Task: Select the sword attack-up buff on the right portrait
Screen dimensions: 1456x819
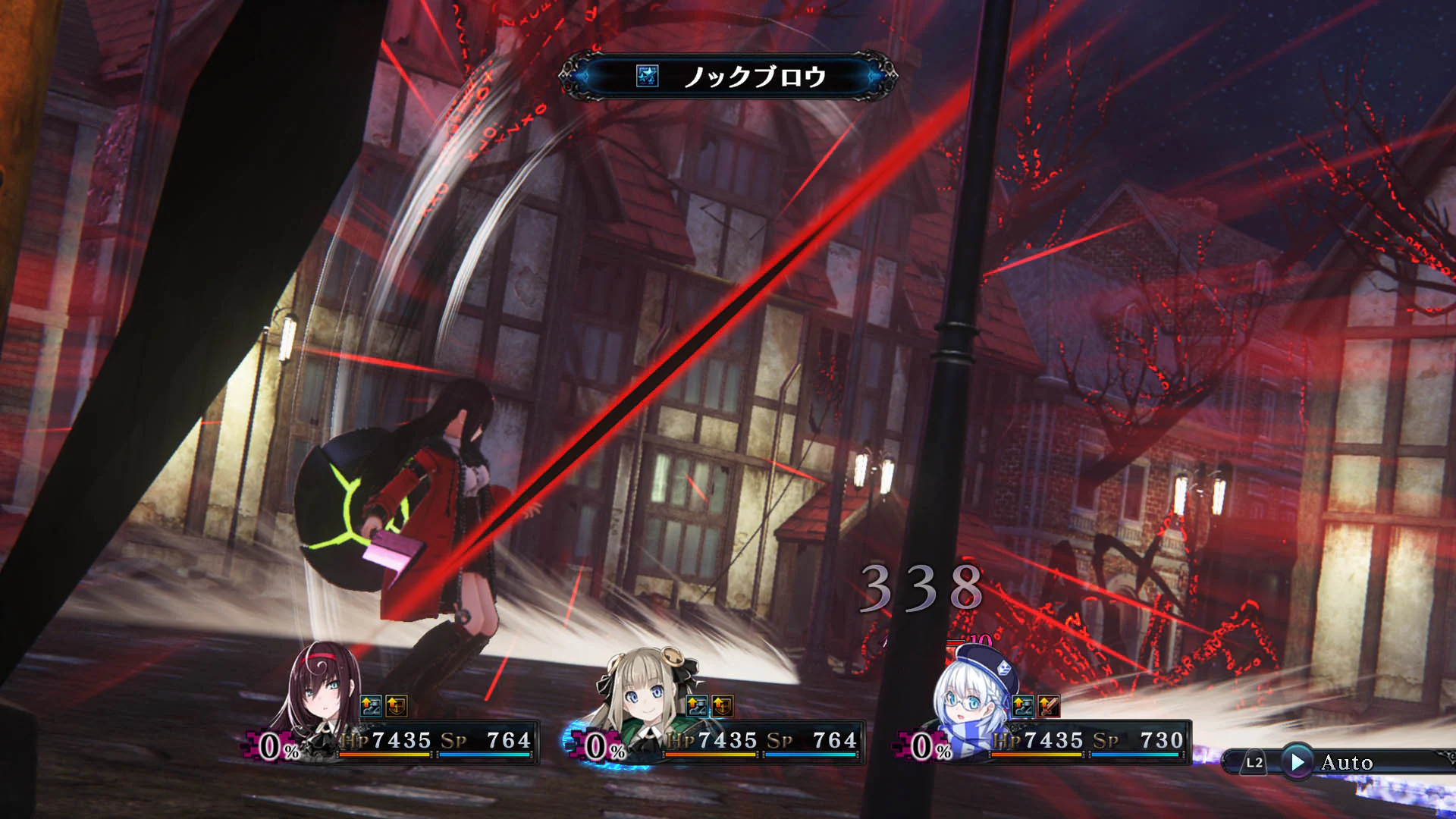Action: tap(1047, 705)
